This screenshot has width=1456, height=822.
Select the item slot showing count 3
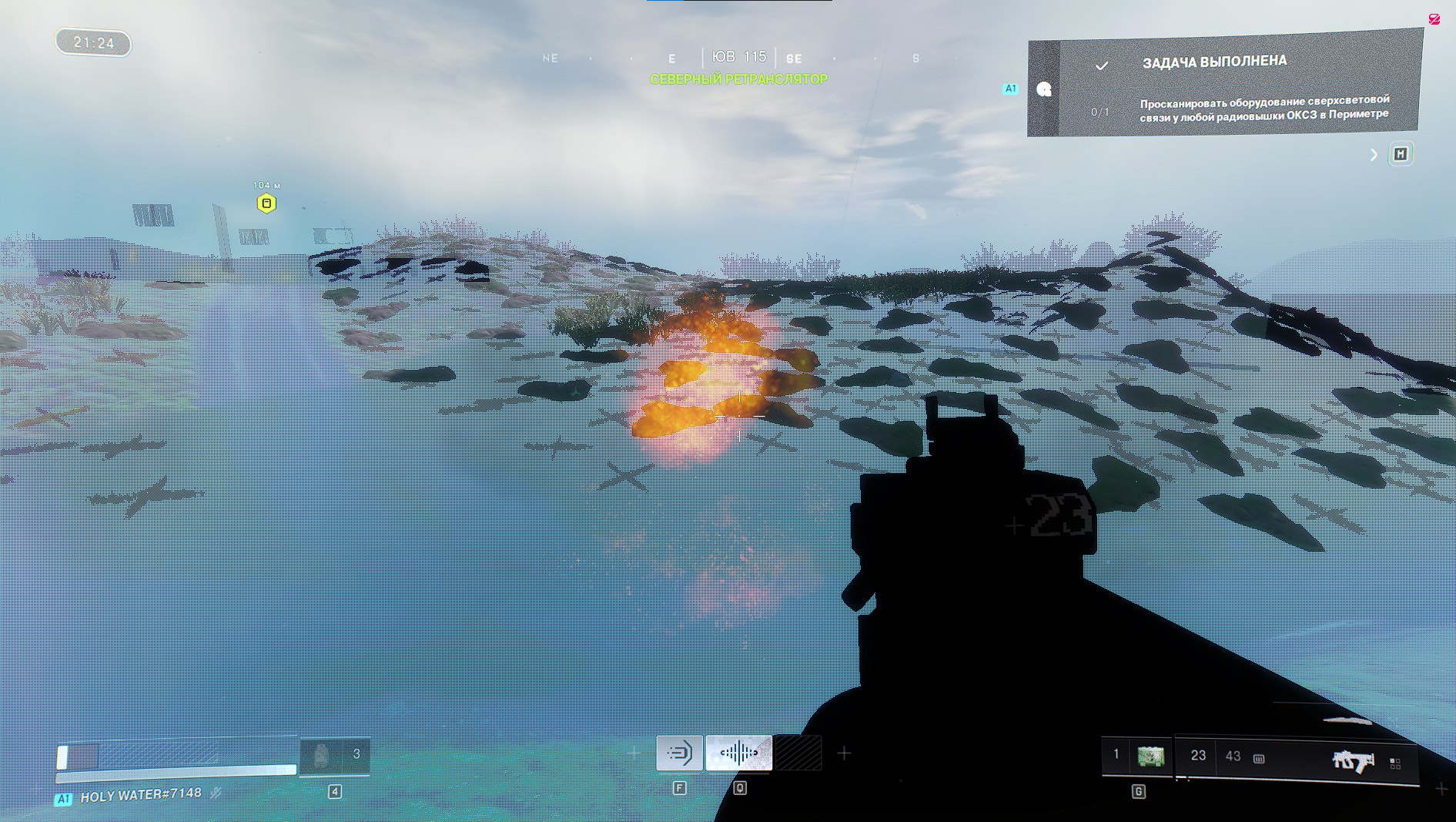pyautogui.click(x=335, y=756)
